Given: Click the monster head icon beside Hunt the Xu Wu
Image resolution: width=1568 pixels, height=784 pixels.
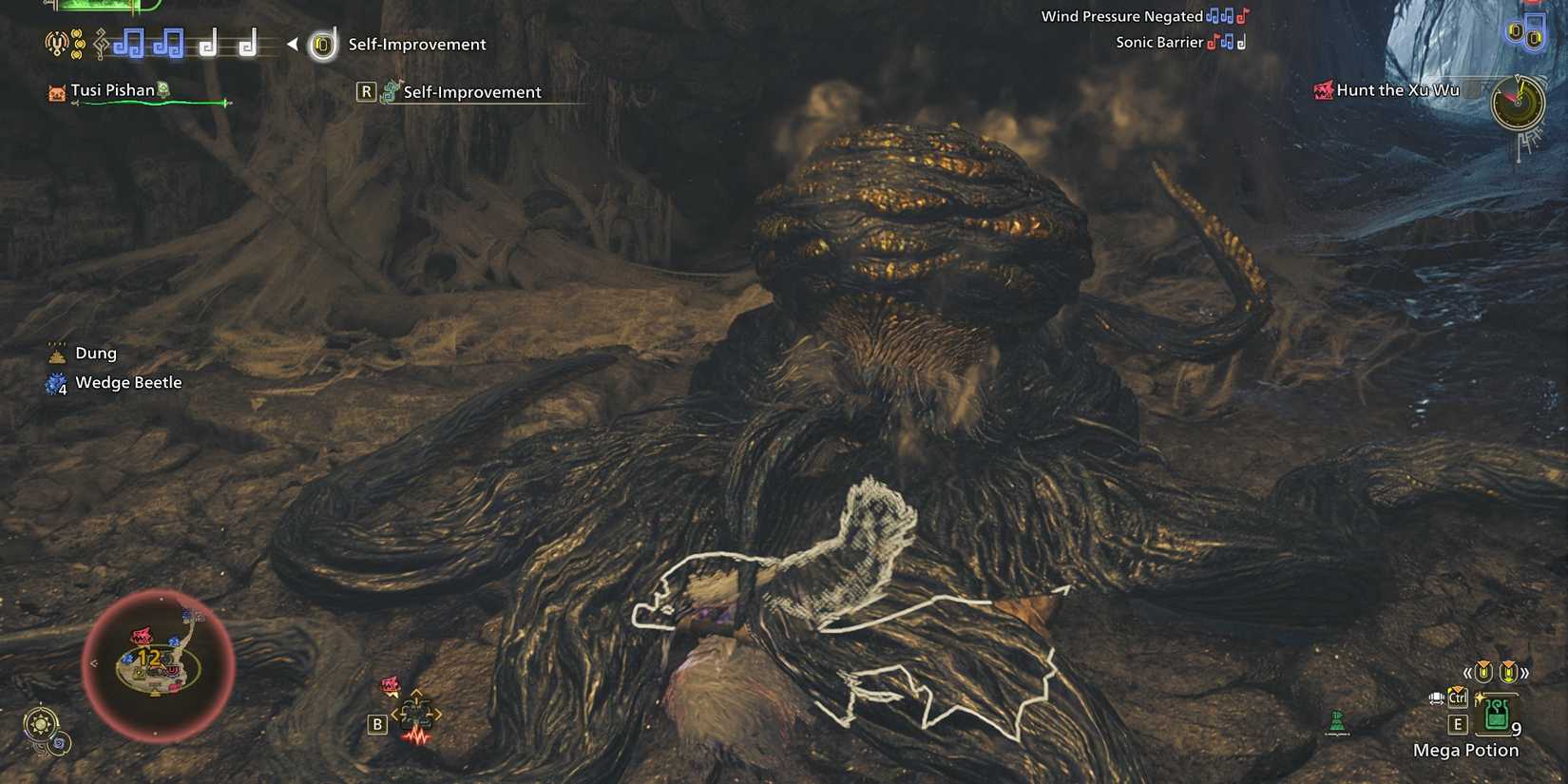Looking at the screenshot, I should click(1322, 90).
